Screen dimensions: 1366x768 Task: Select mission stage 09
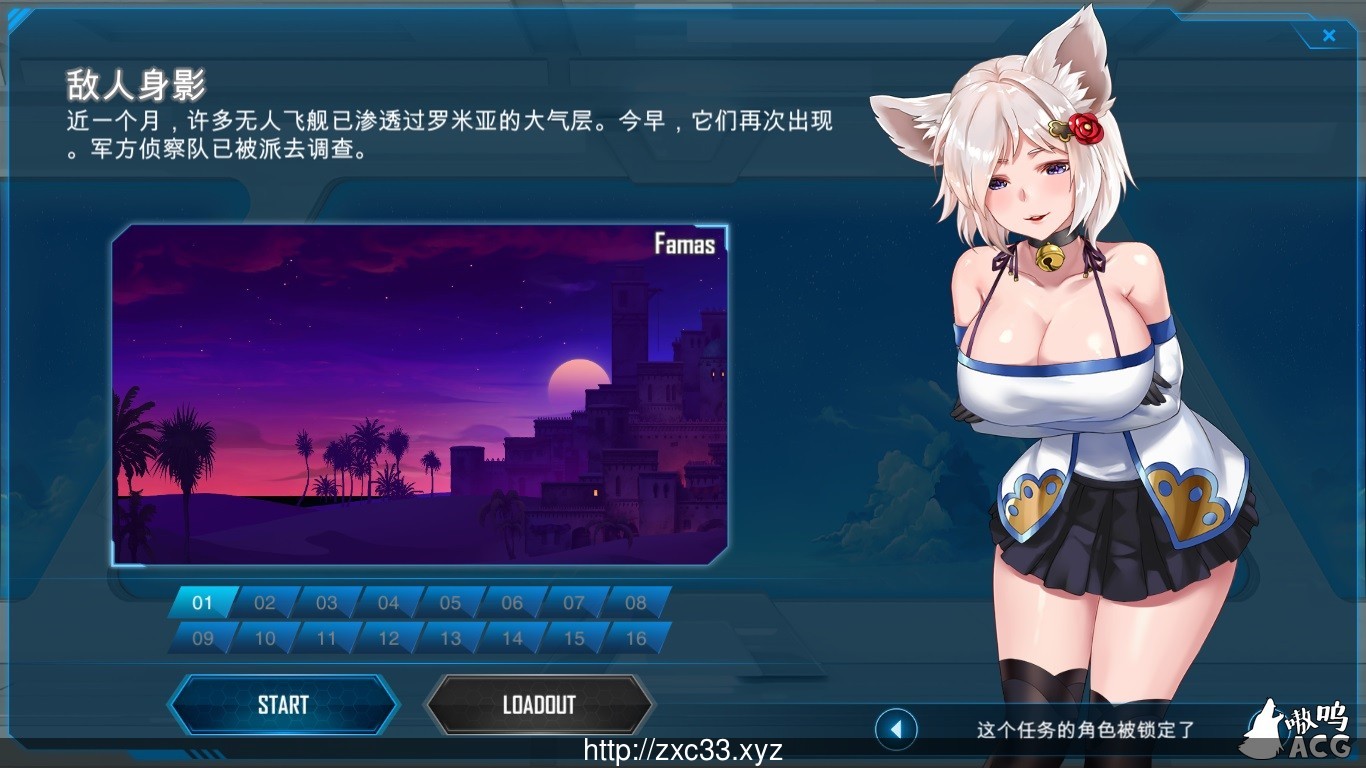click(x=203, y=638)
